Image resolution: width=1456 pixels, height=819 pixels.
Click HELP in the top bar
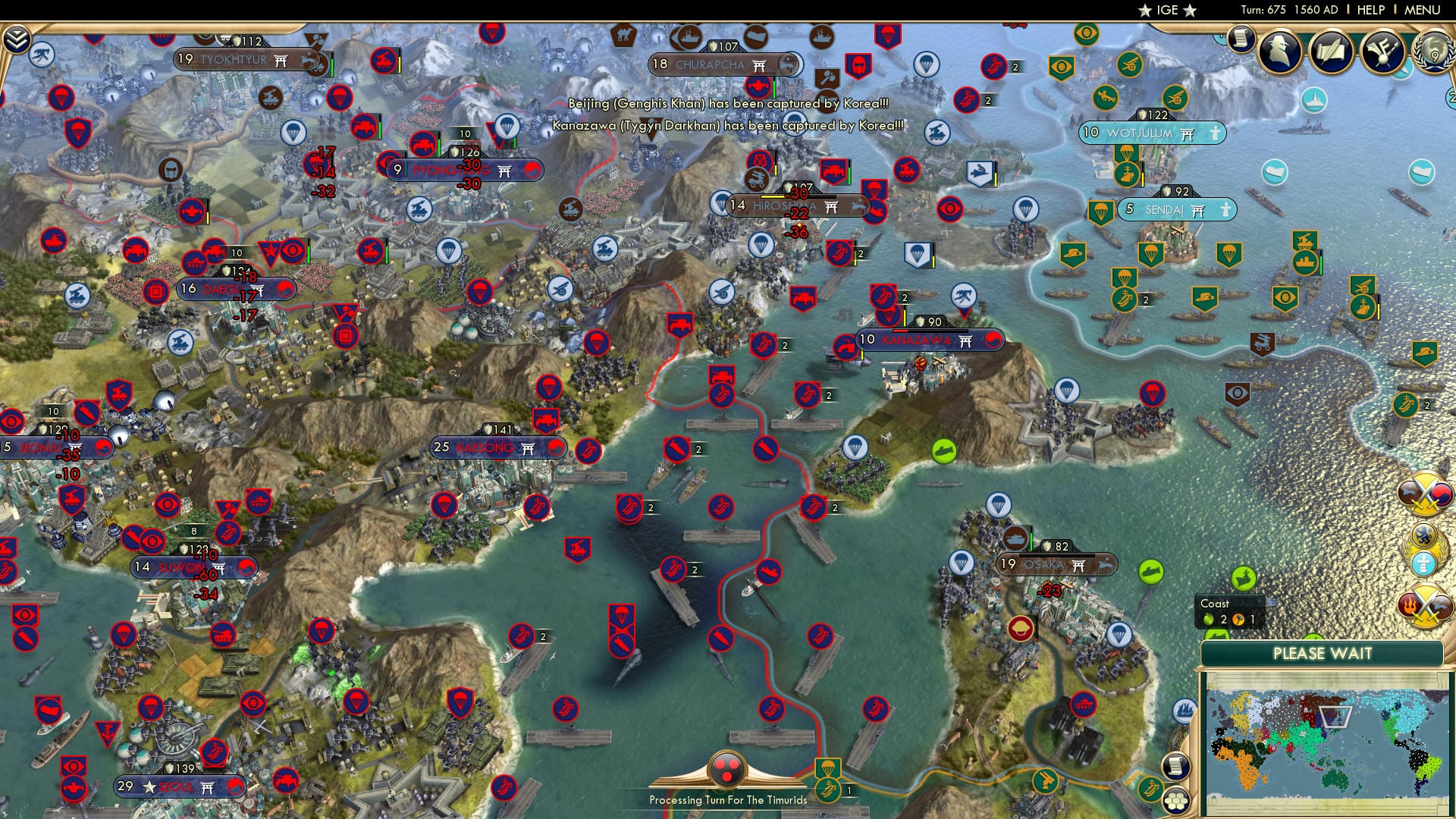point(1370,9)
